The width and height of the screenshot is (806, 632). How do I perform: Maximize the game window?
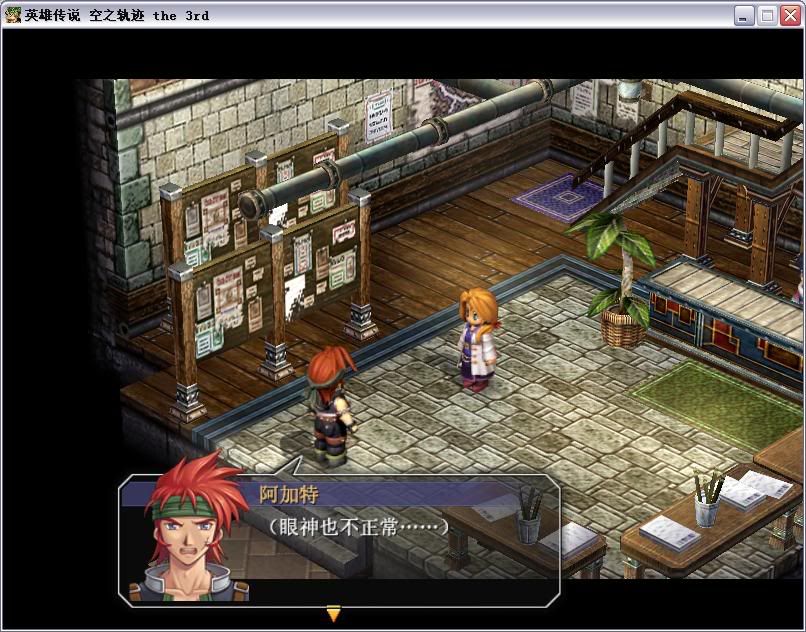(767, 15)
